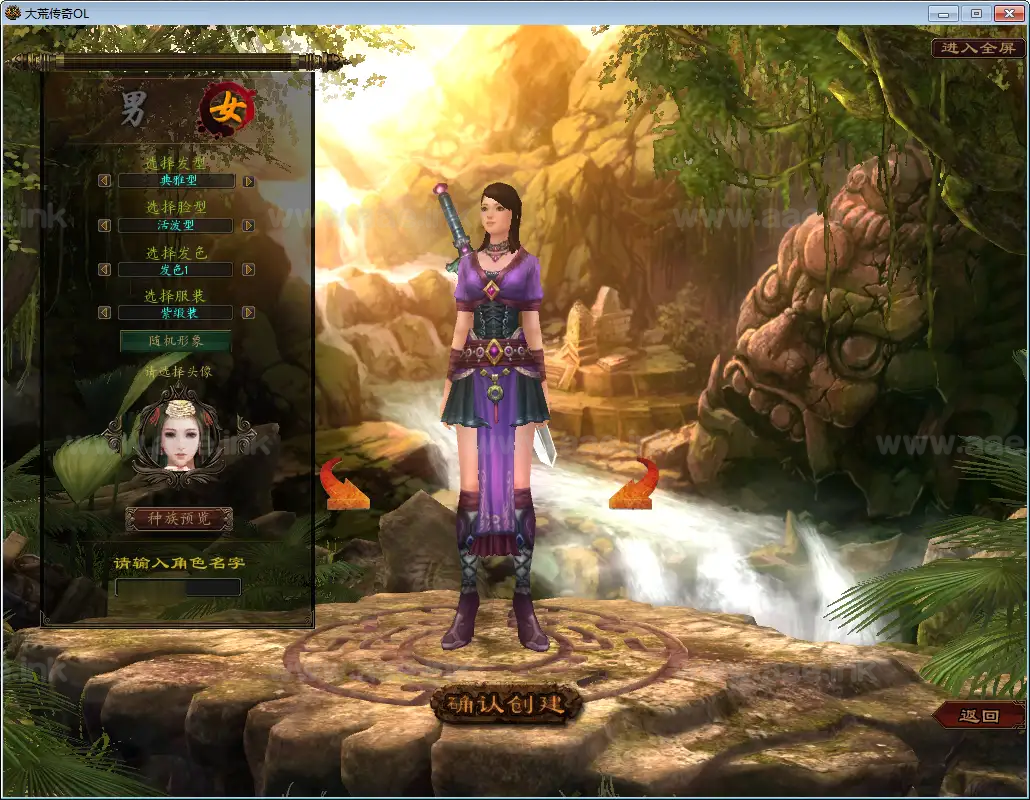Image resolution: width=1030 pixels, height=800 pixels.
Task: Select the male gender option 男
Action: pyautogui.click(x=134, y=108)
